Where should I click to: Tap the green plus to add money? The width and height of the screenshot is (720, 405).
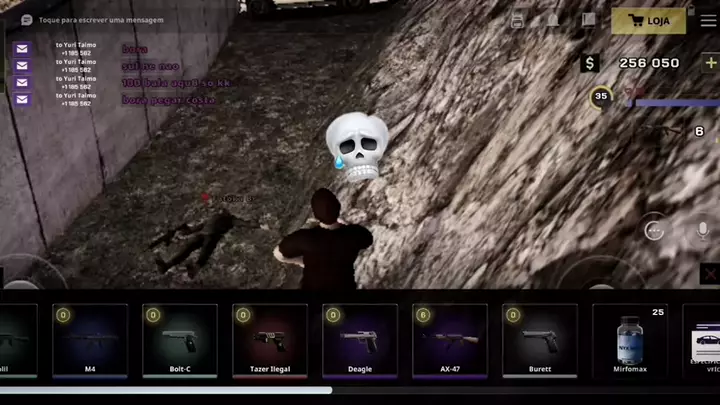711,63
